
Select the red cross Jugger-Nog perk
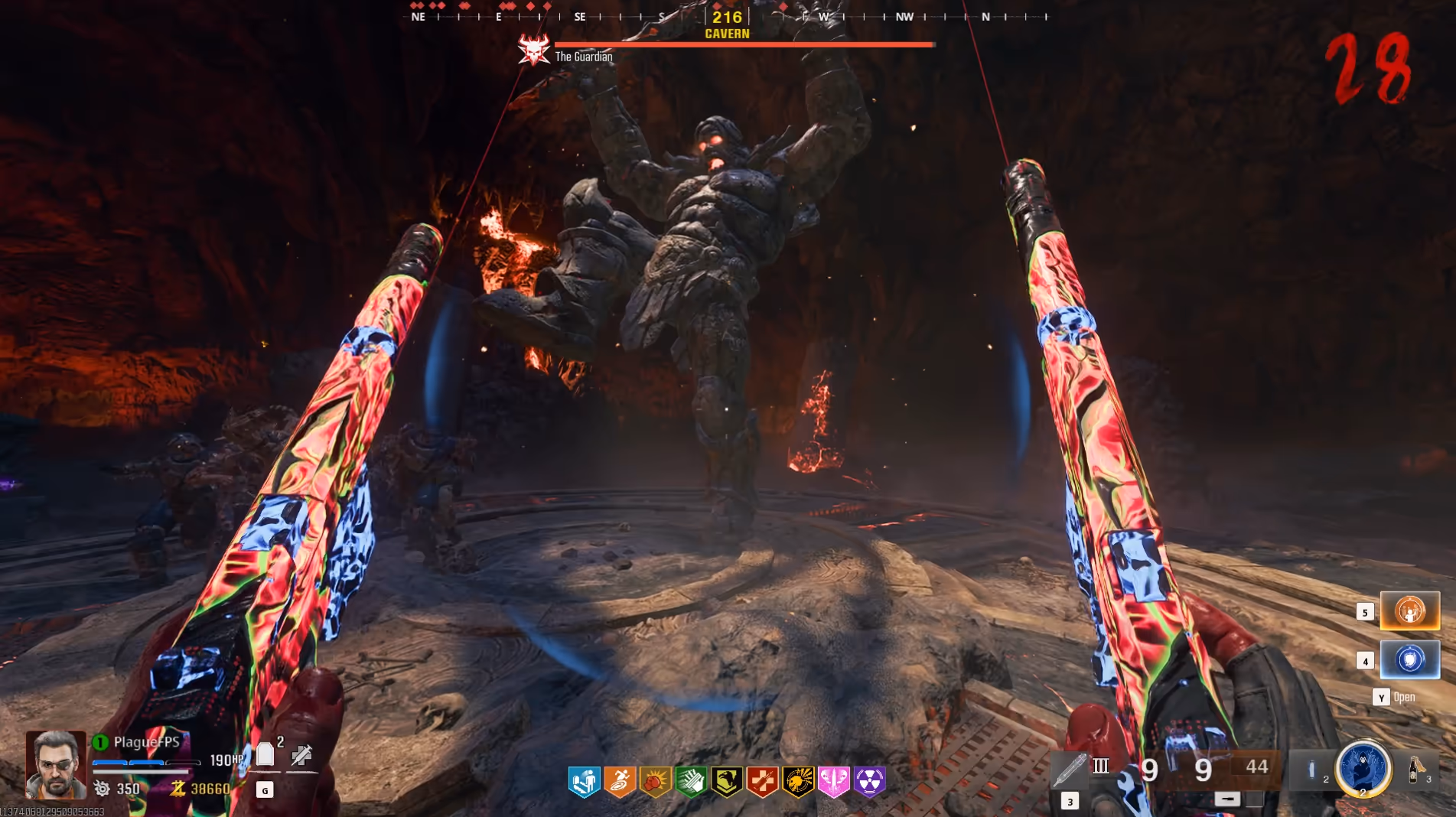pos(762,781)
